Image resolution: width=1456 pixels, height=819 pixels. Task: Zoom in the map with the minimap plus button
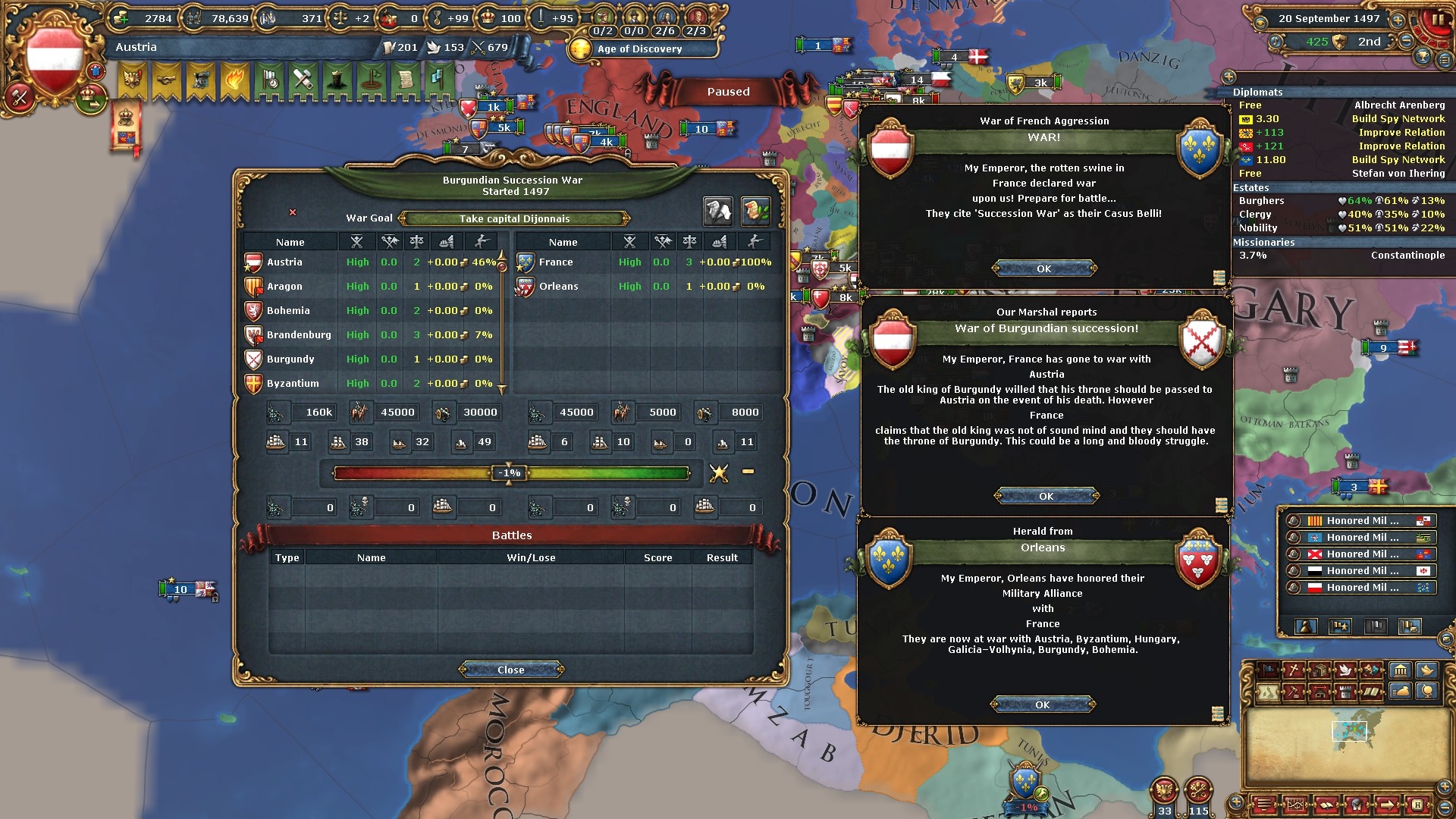(1237, 802)
